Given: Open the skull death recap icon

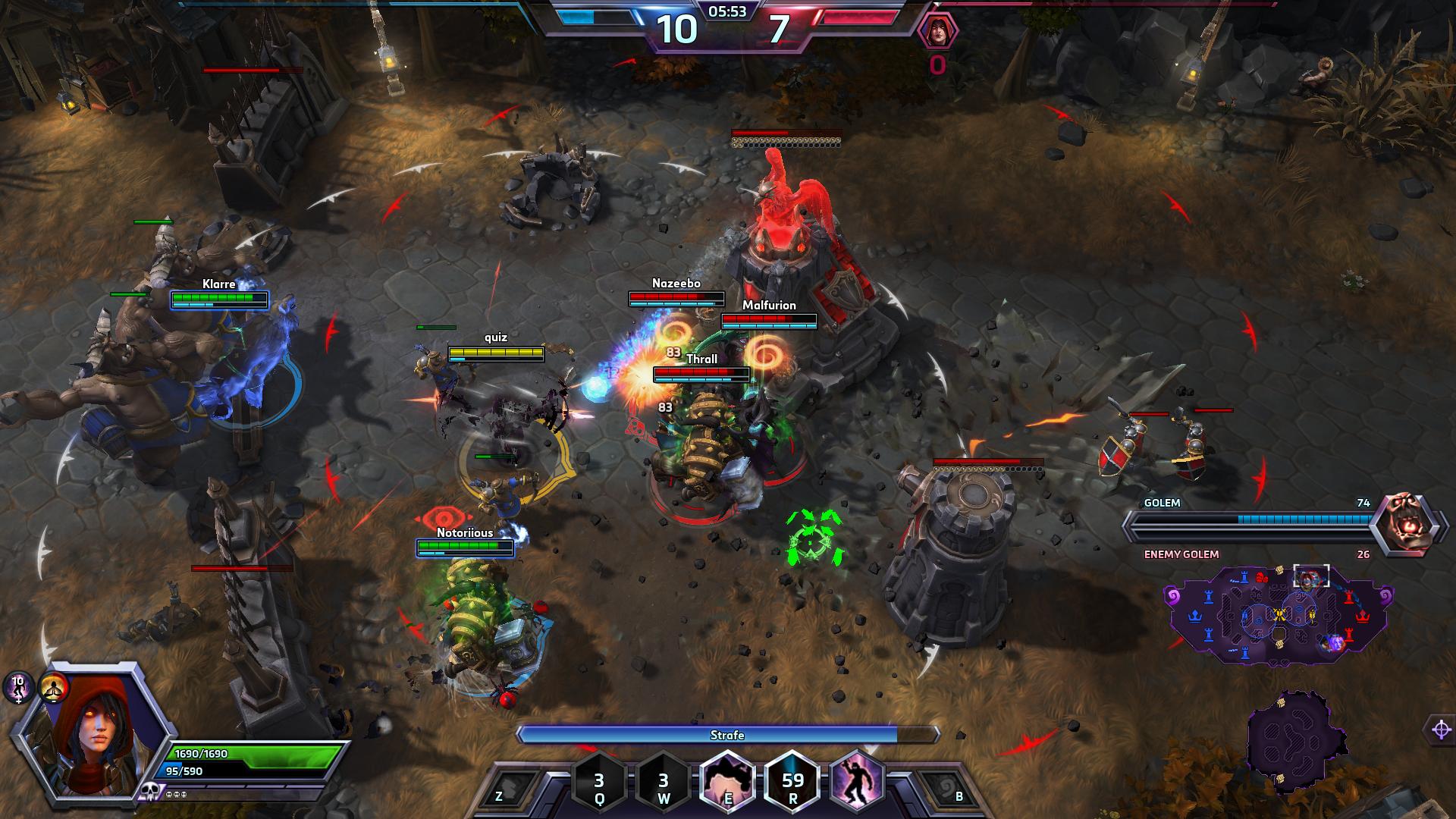Looking at the screenshot, I should [x=148, y=792].
